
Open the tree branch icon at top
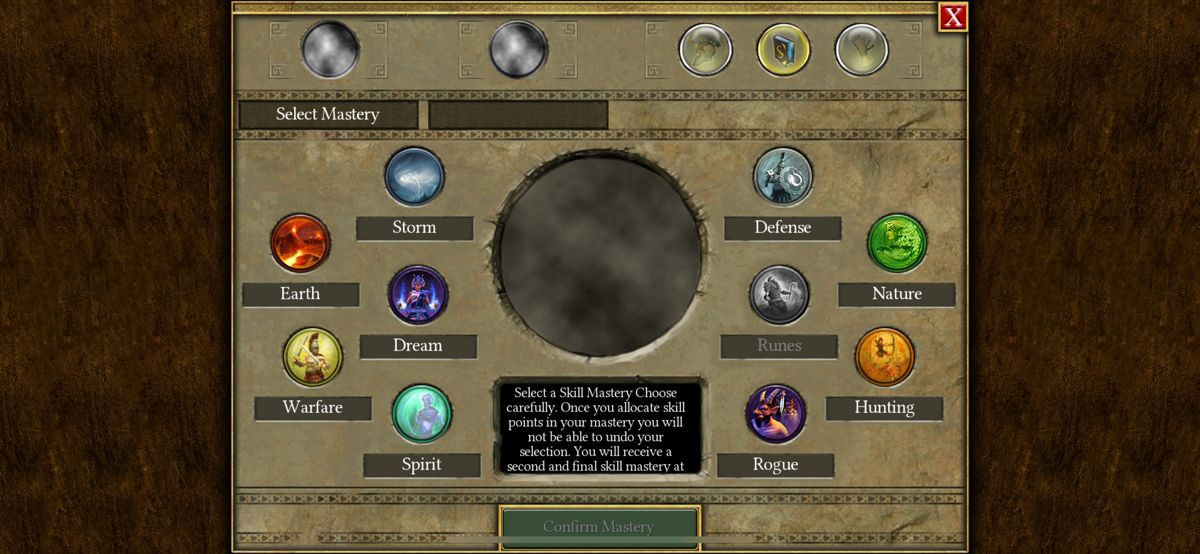[x=861, y=50]
